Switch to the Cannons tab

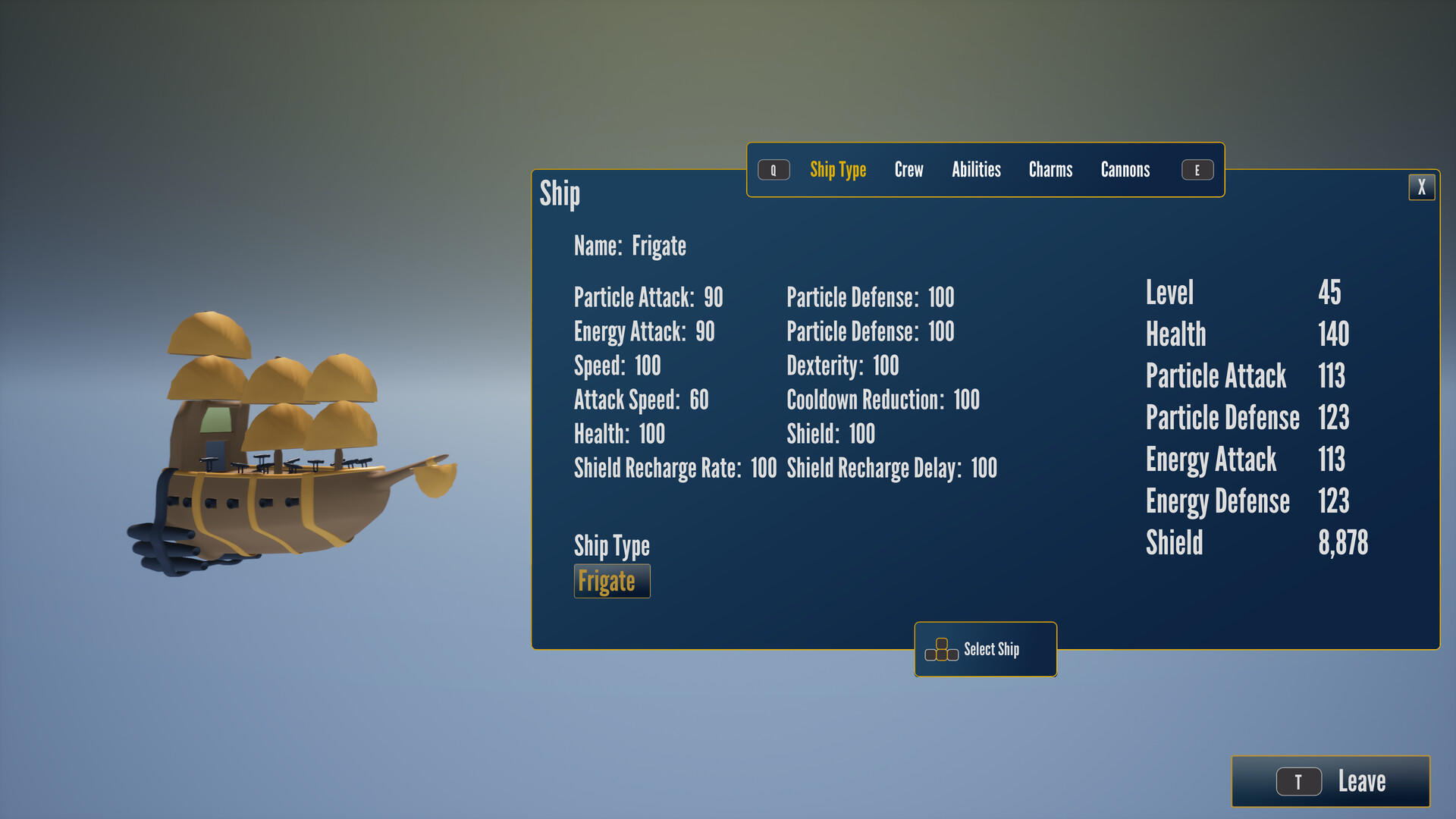tap(1125, 170)
